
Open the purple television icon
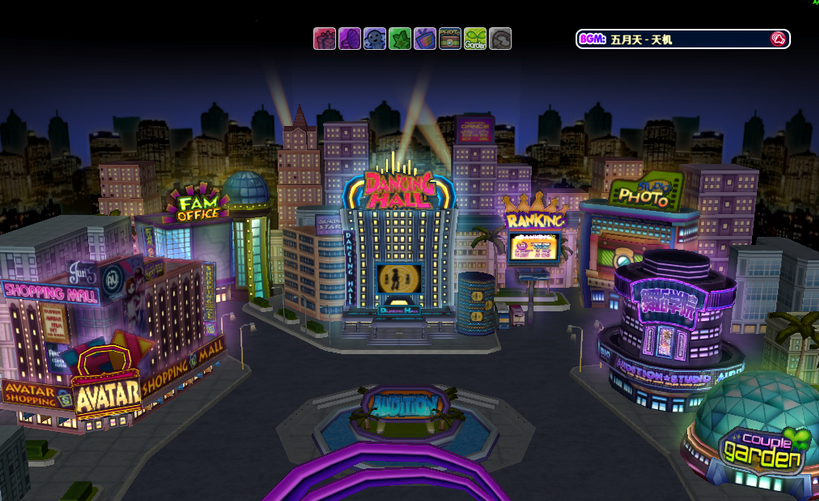pyautogui.click(x=424, y=39)
